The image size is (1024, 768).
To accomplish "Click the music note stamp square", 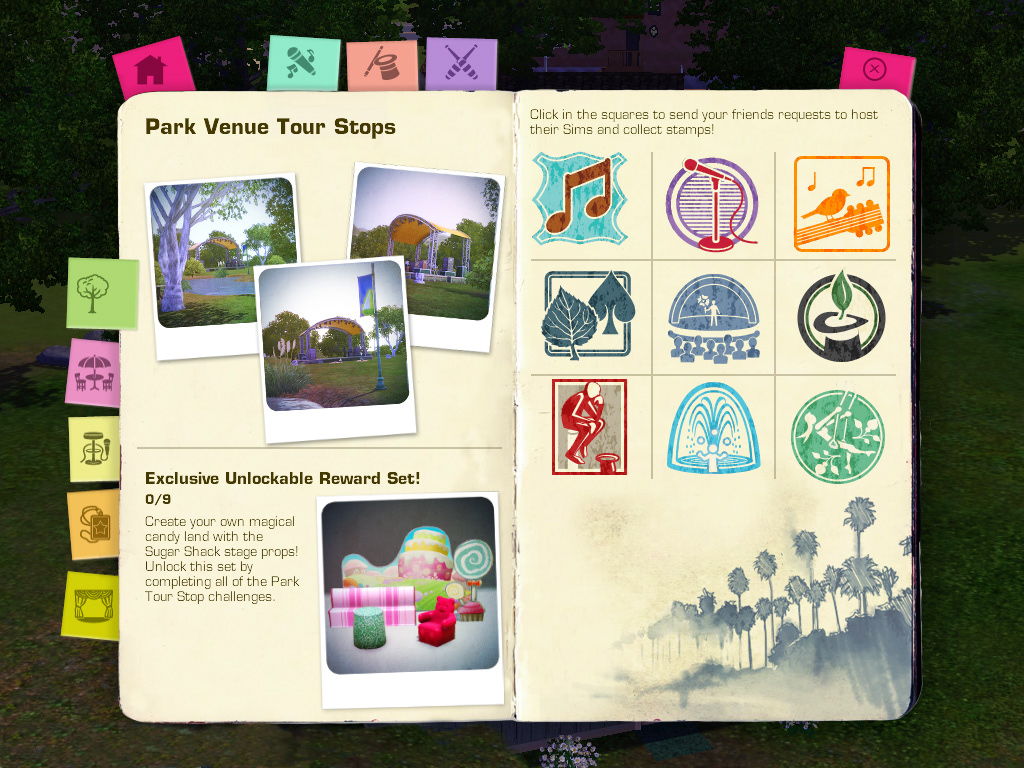I will pos(579,199).
